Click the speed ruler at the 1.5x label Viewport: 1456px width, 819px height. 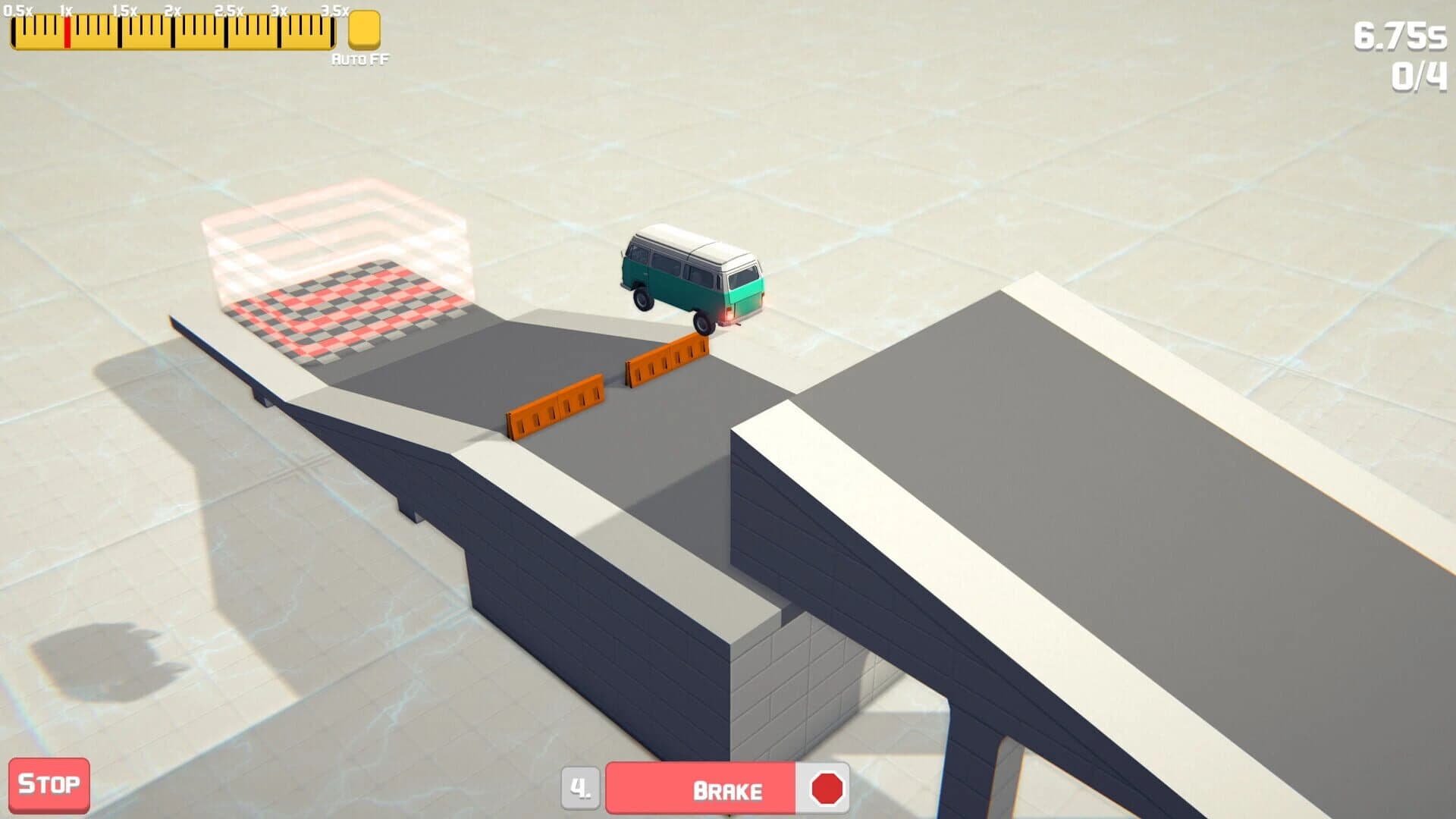tap(121, 30)
